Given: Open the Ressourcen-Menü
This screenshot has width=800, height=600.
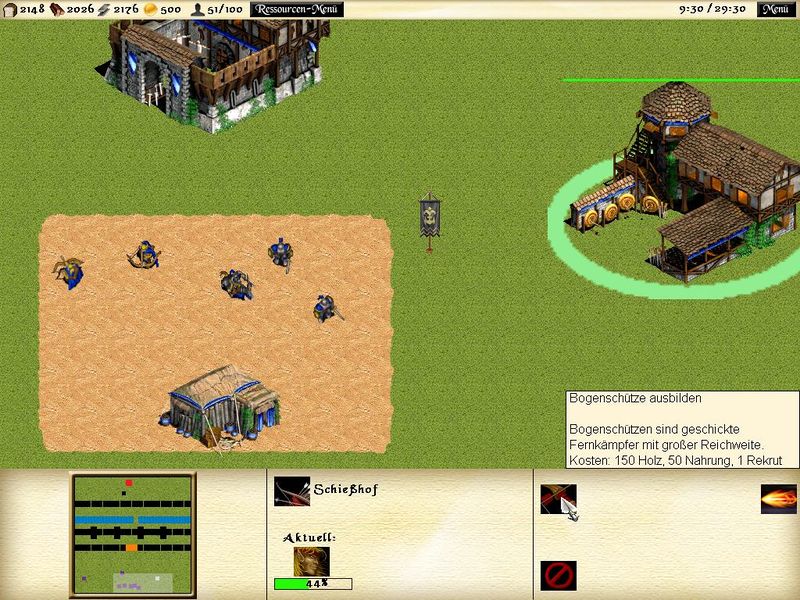Looking at the screenshot, I should 297,9.
